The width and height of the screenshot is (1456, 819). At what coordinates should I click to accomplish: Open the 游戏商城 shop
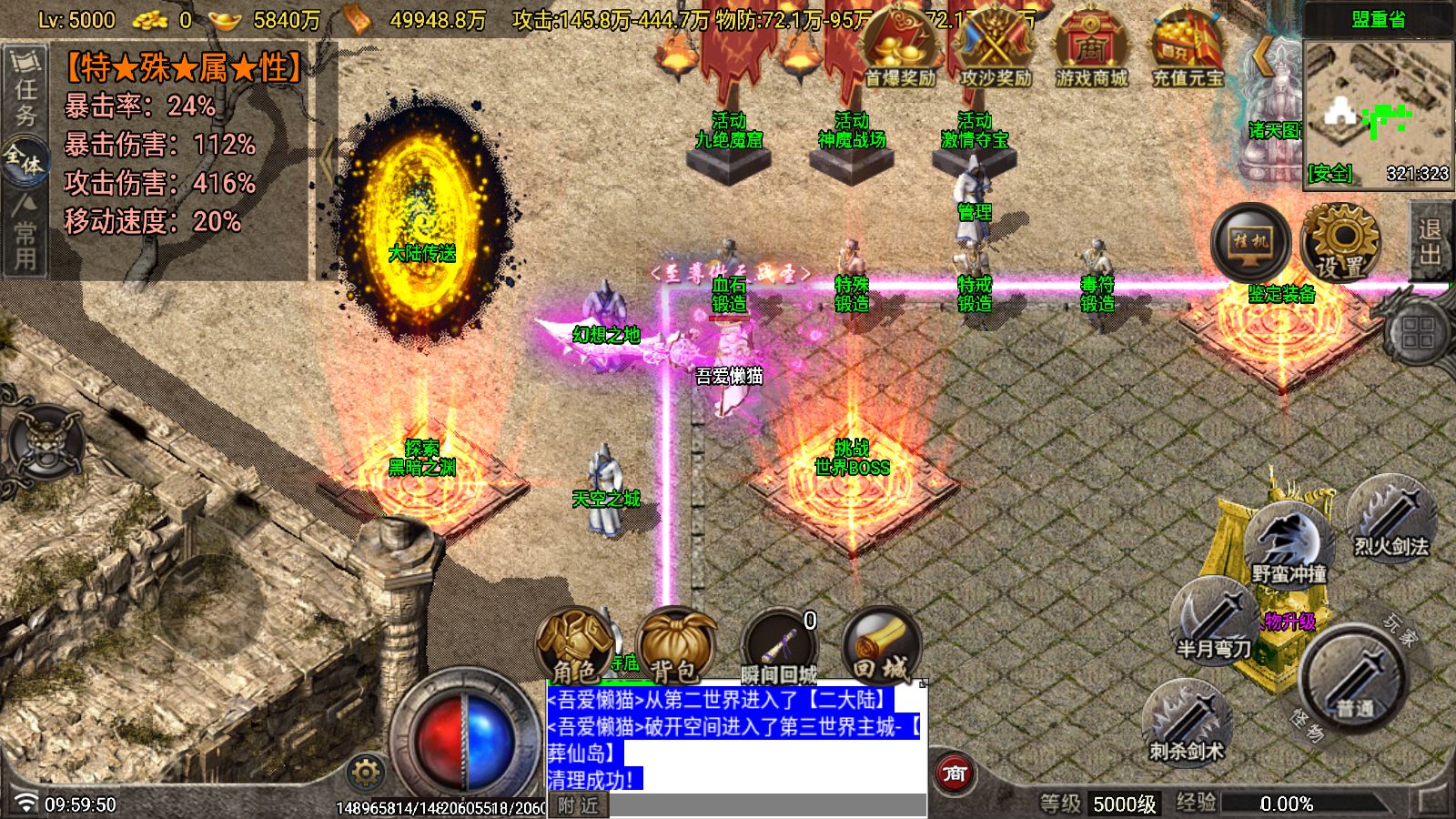point(1091,50)
